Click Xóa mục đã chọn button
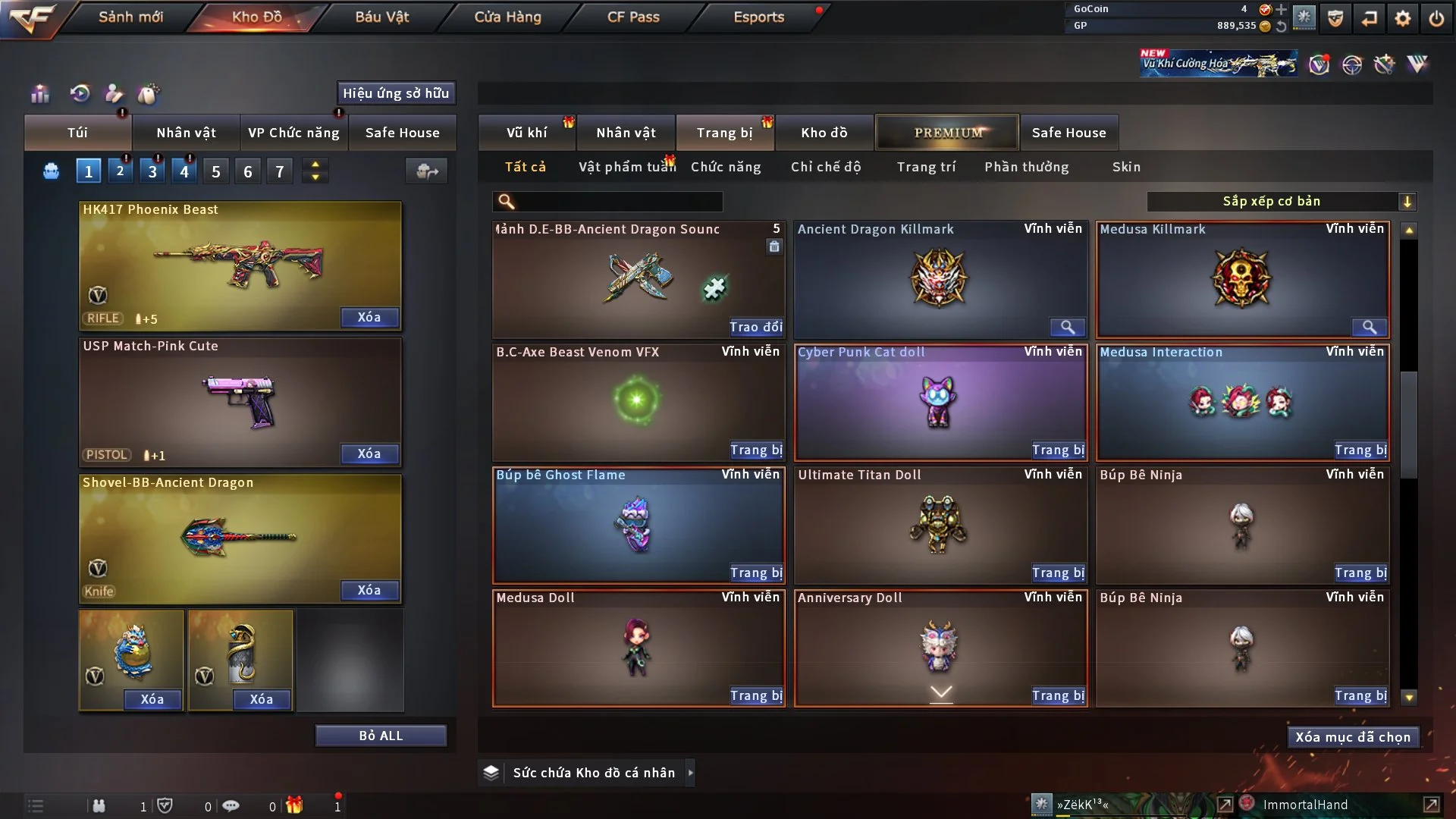Image resolution: width=1456 pixels, height=819 pixels. click(1352, 737)
